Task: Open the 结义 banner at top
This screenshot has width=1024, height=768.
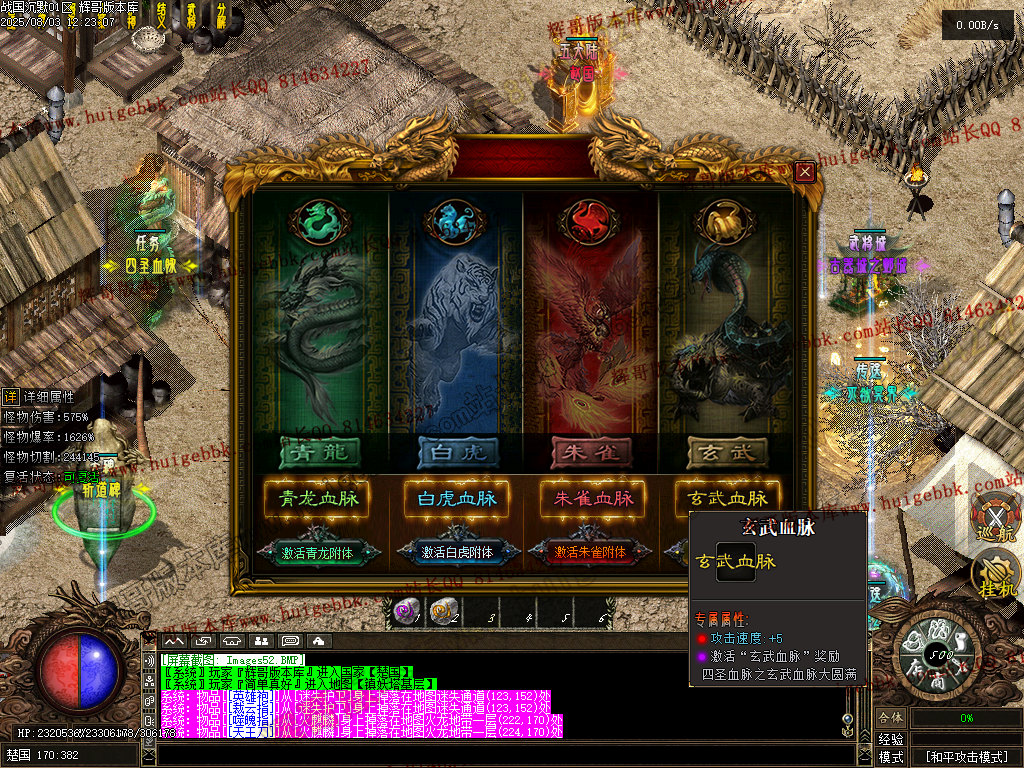Action: (x=162, y=15)
